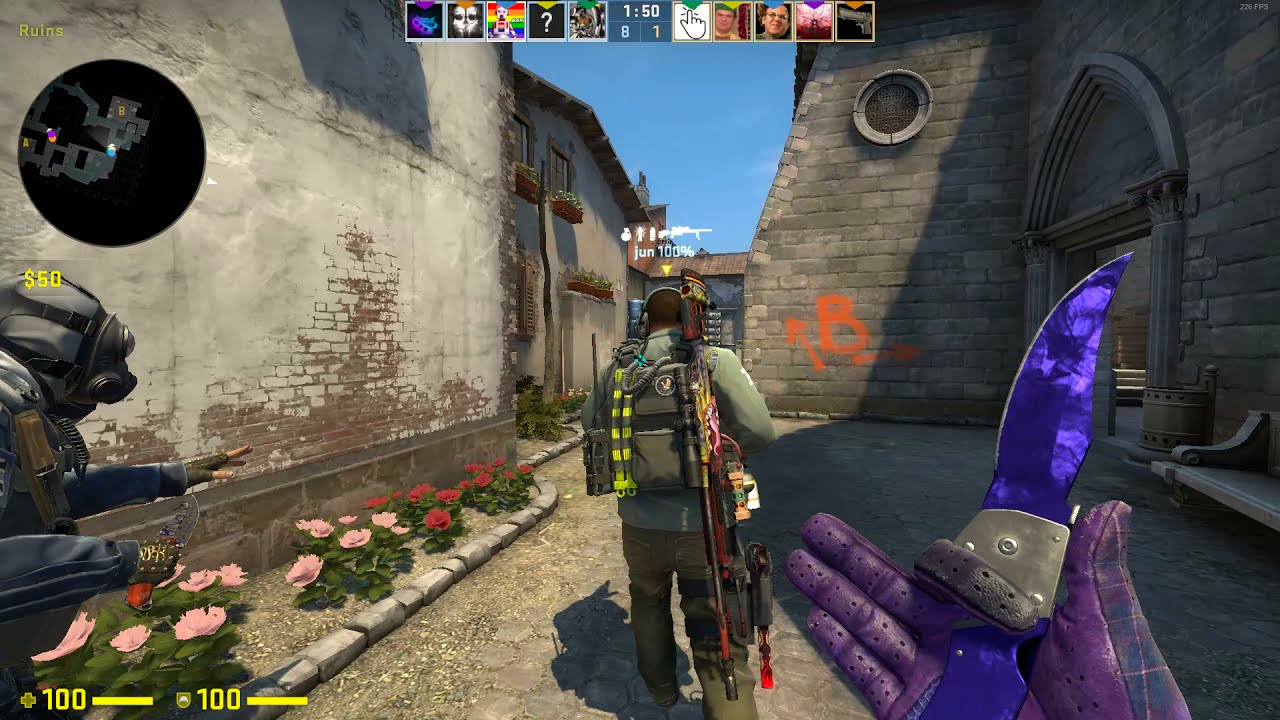Click the round timer showing 1:50
The height and width of the screenshot is (720, 1280).
click(x=640, y=13)
